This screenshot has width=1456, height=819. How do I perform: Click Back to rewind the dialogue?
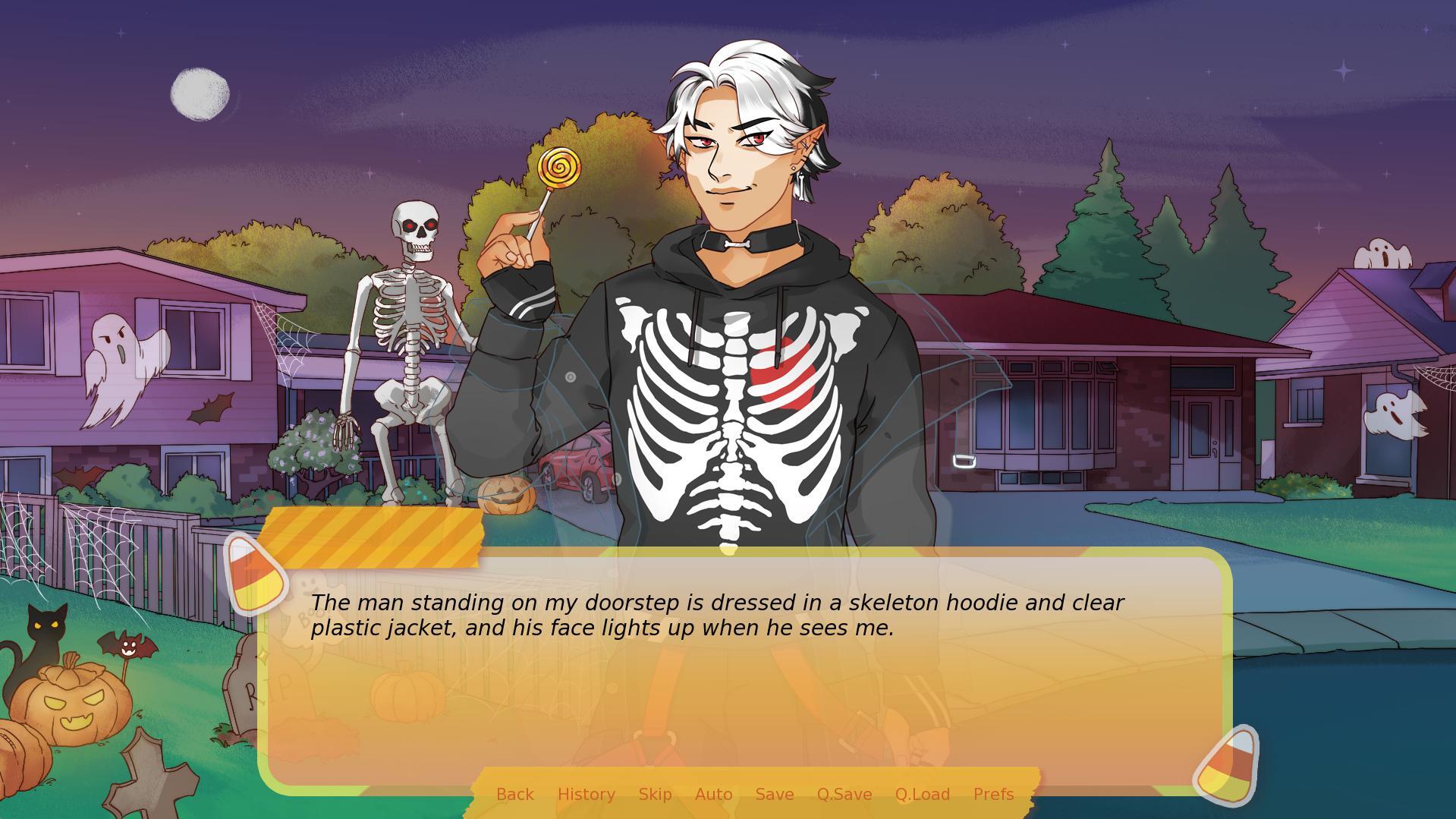tap(514, 794)
